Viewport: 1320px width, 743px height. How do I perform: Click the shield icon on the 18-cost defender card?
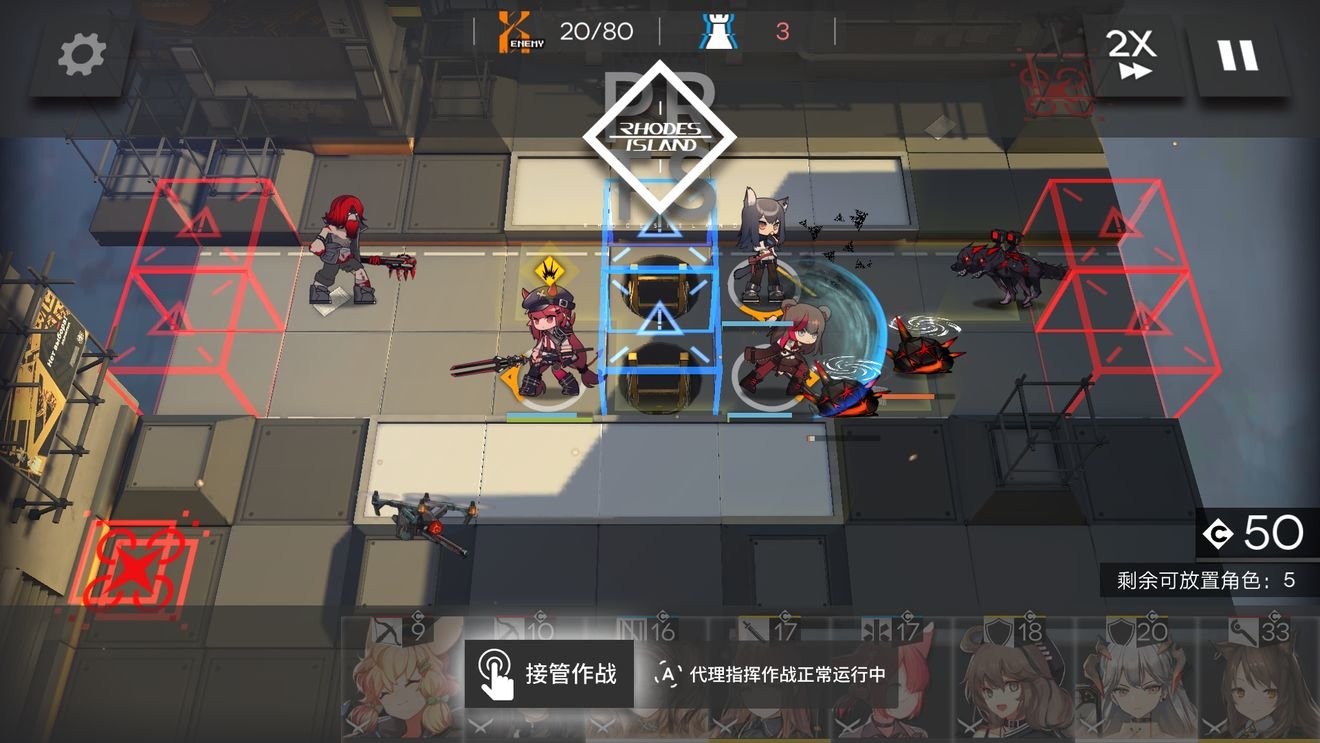1000,631
